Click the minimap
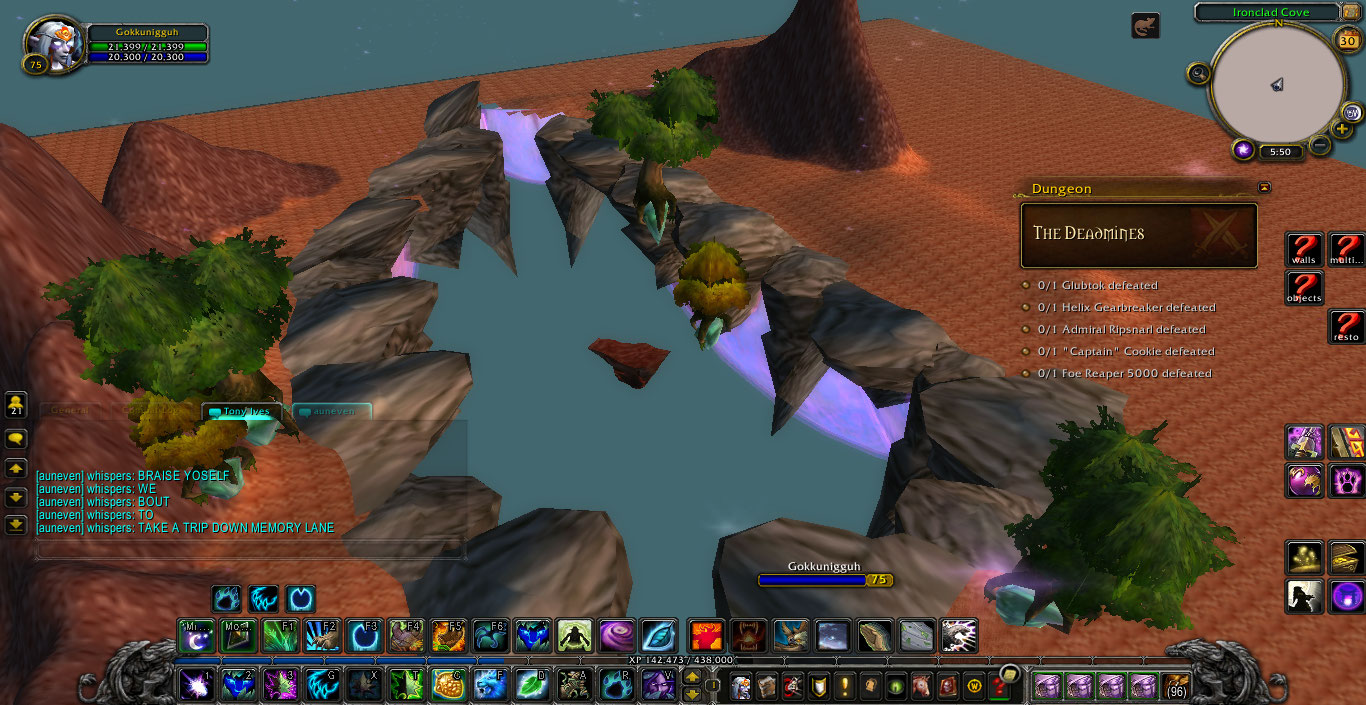 pyautogui.click(x=1276, y=85)
